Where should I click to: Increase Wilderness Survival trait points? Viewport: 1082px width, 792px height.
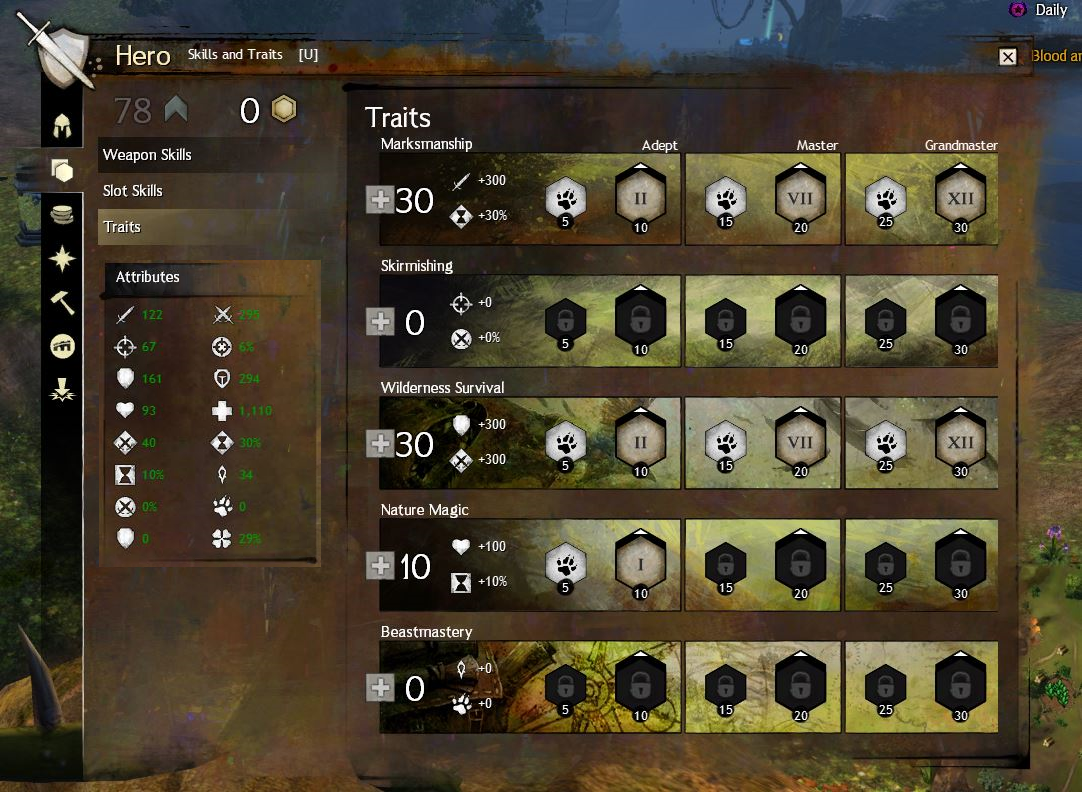point(380,444)
